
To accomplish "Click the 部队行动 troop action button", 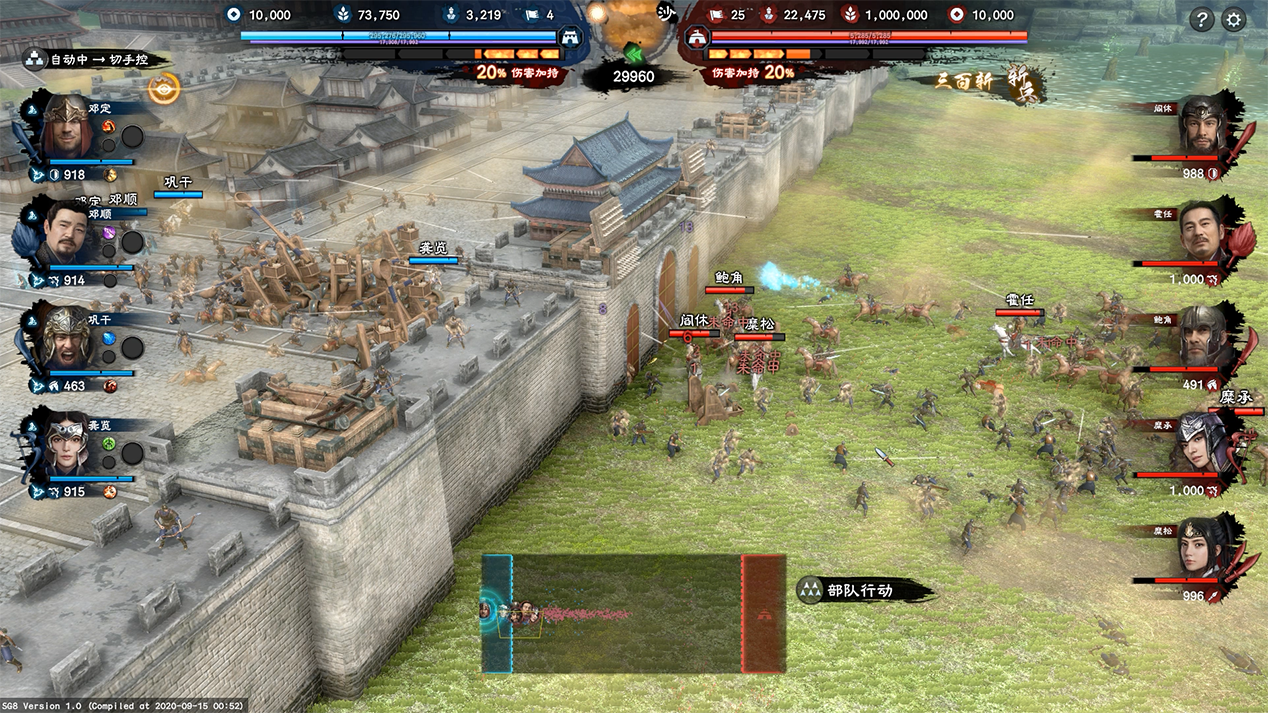I will coord(858,590).
